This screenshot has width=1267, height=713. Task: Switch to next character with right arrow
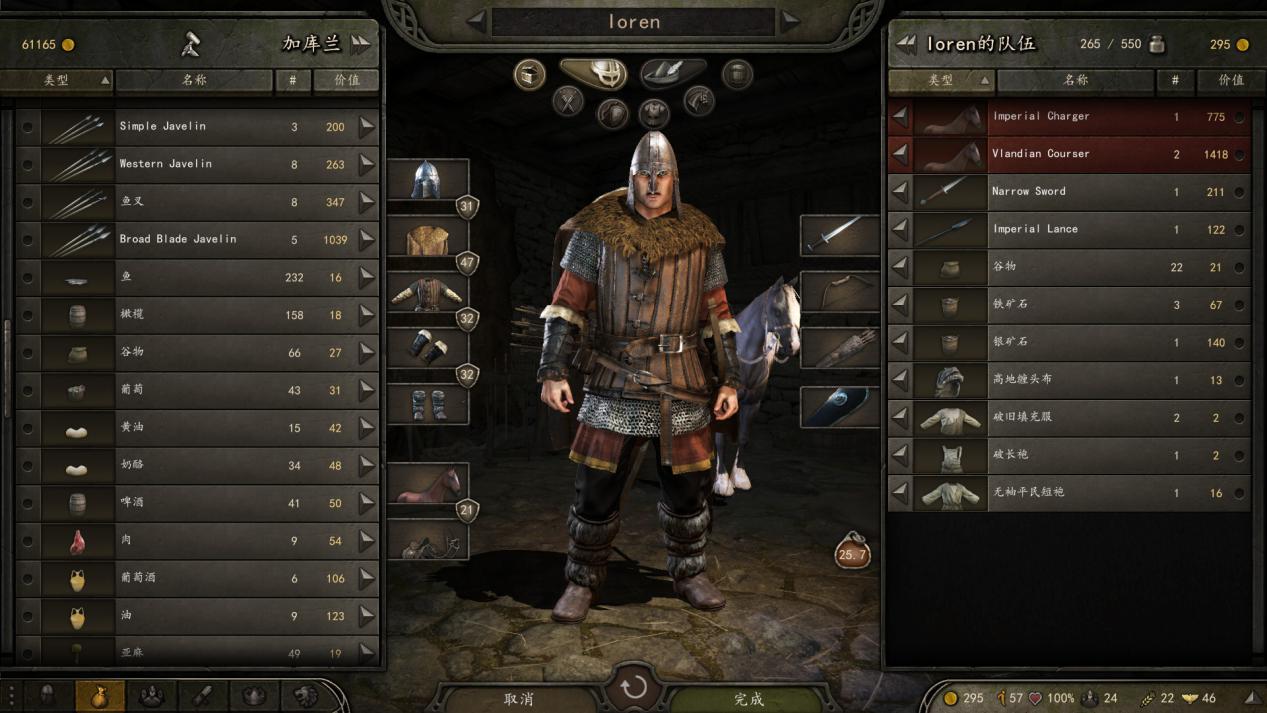point(791,20)
